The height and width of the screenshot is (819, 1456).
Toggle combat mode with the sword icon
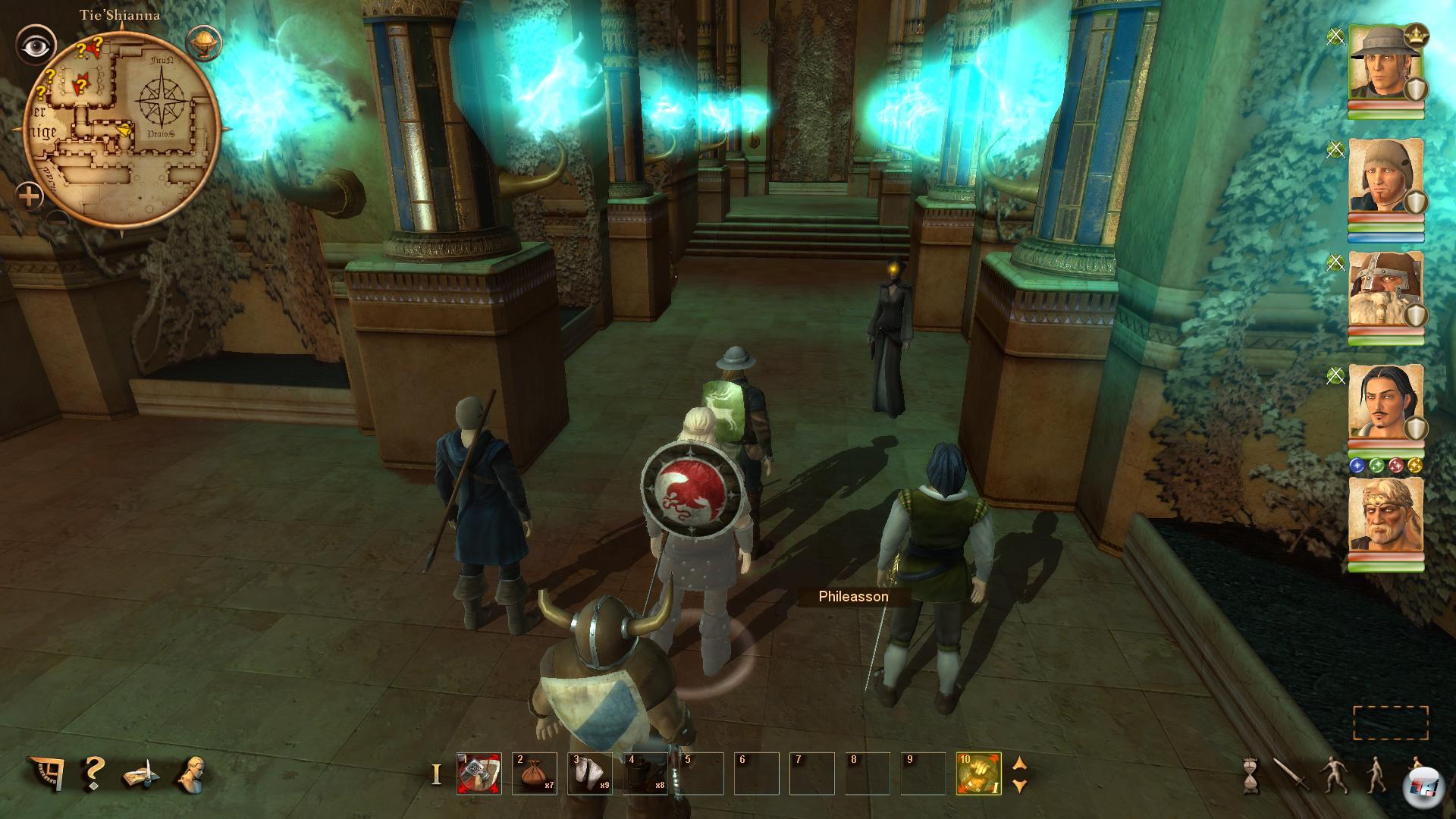point(1290,775)
